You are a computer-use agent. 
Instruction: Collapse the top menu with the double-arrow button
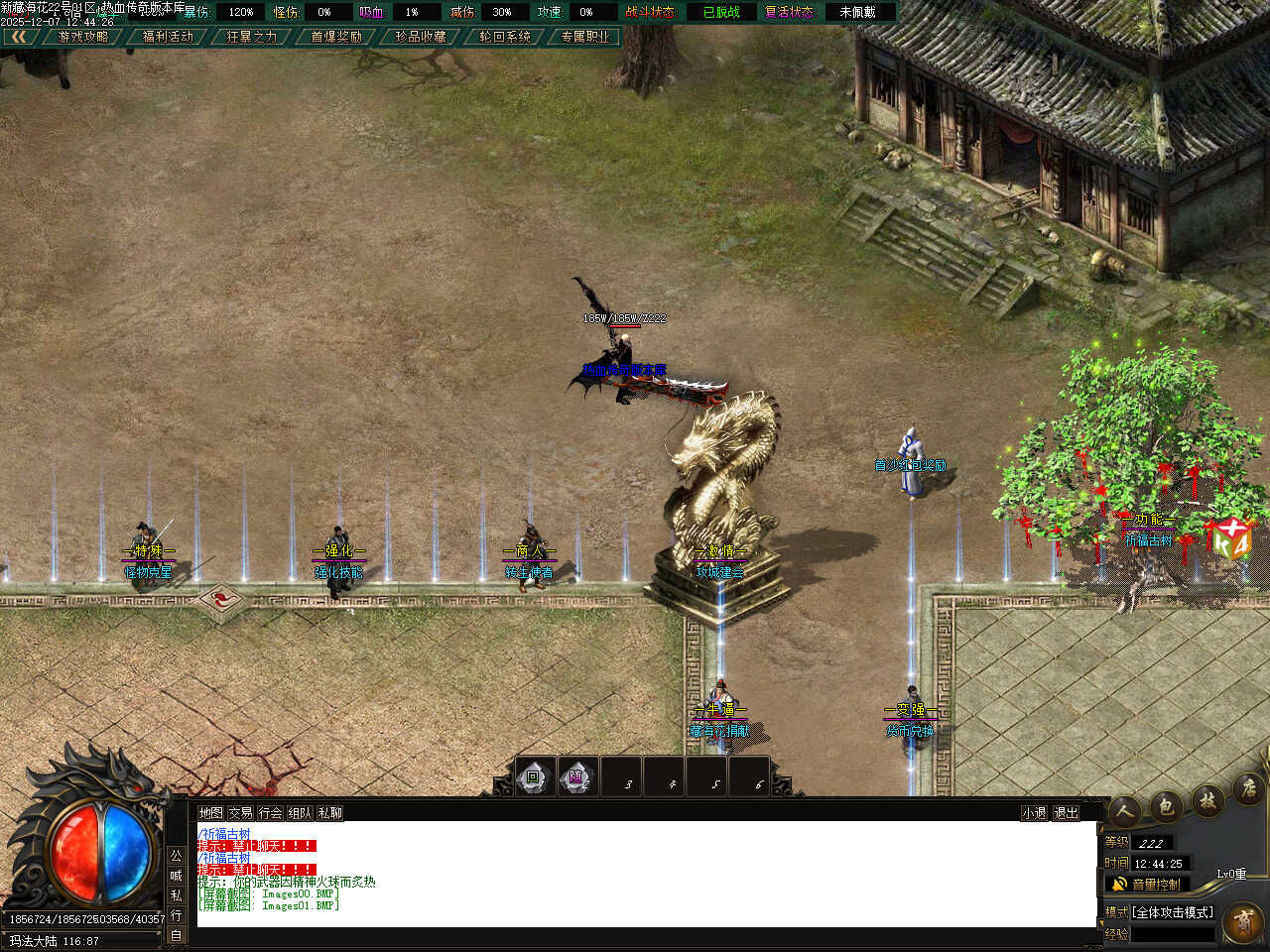20,37
